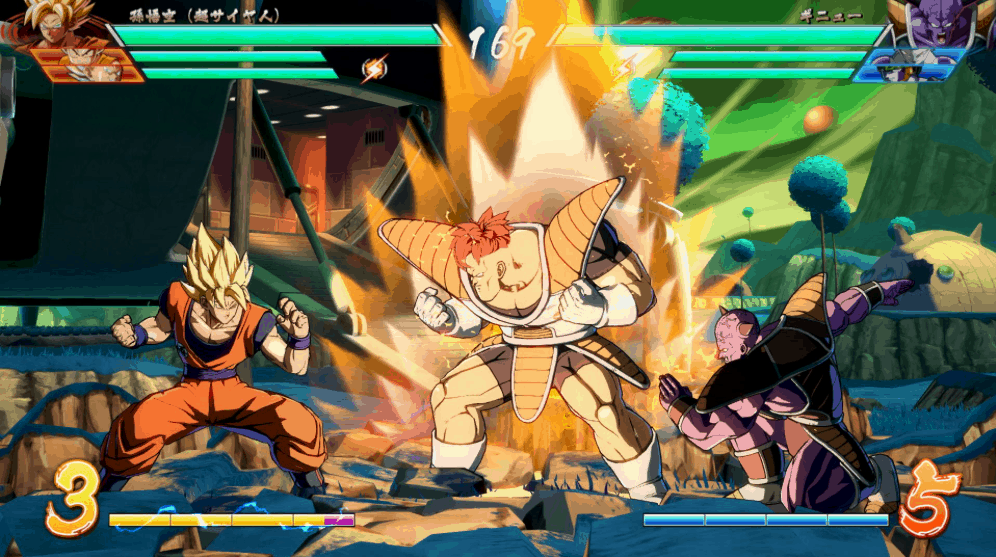Image resolution: width=996 pixels, height=557 pixels.
Task: Select the orange teammate portrait panel under Goku
Action: tap(82, 66)
